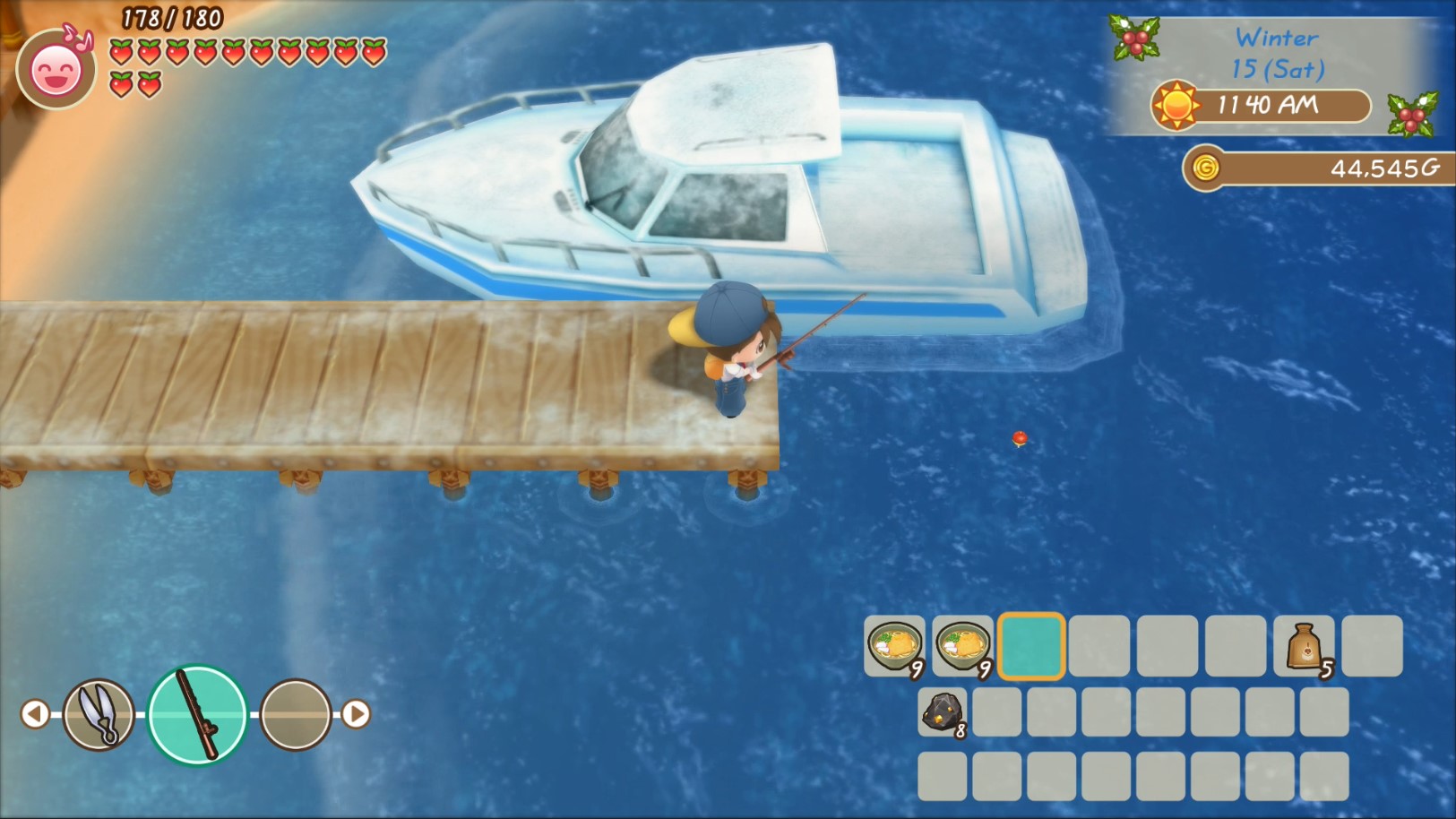Viewport: 1456px width, 819px height.
Task: Select the empty third tool slot
Action: pyautogui.click(x=296, y=714)
